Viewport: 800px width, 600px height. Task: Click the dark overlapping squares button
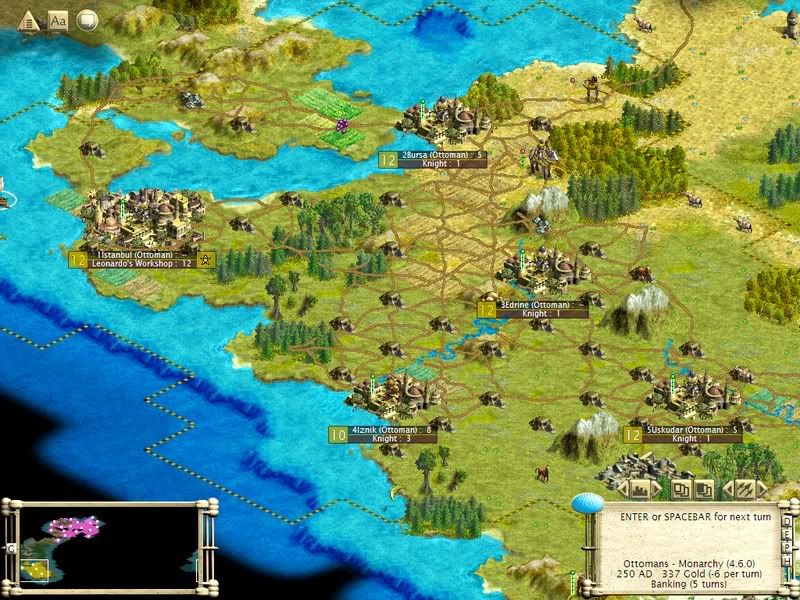click(x=704, y=489)
